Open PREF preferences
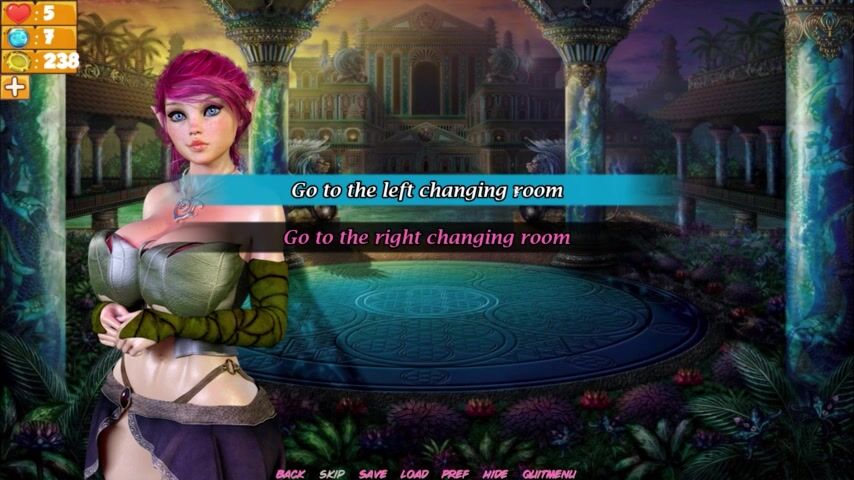 [455, 473]
